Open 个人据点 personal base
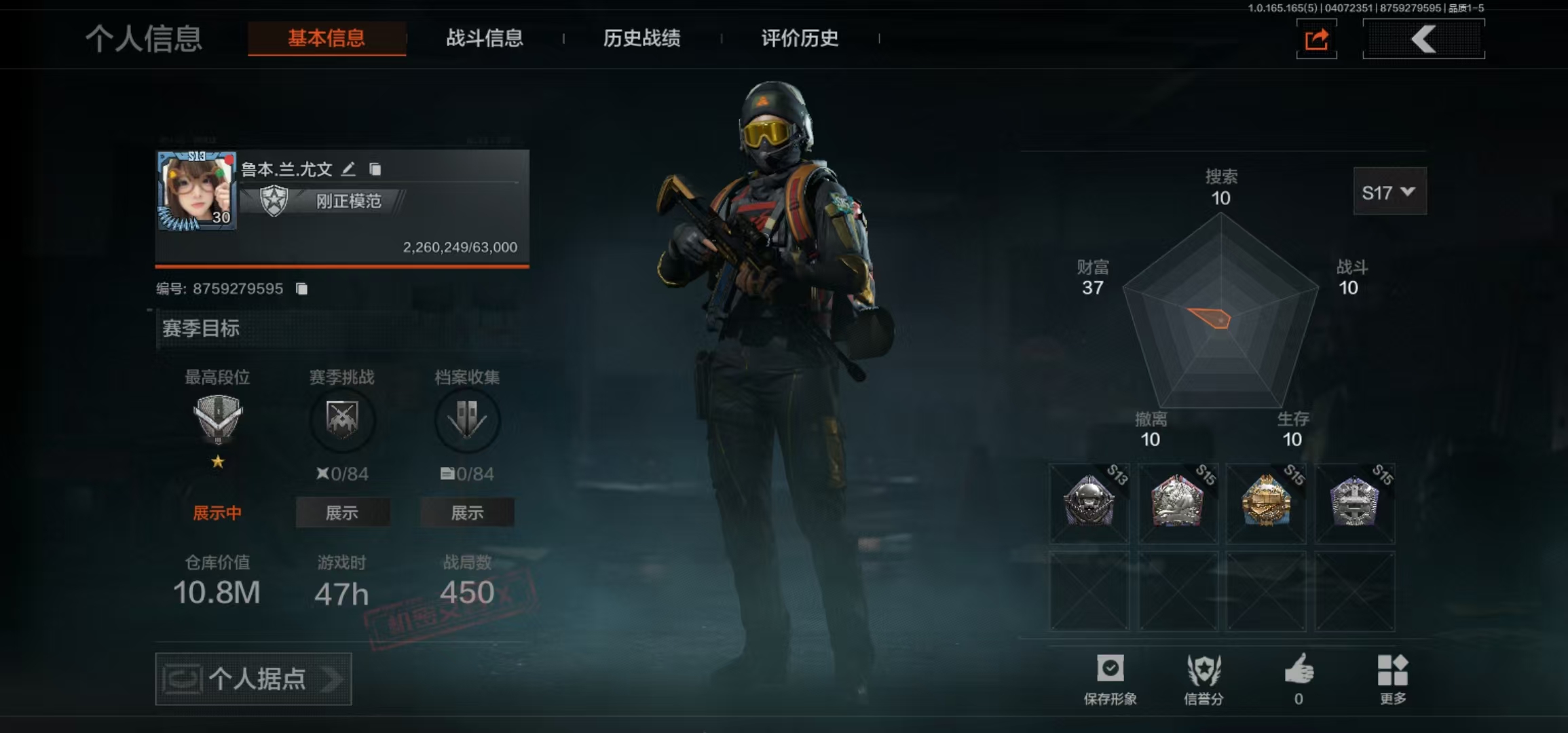 coord(253,679)
